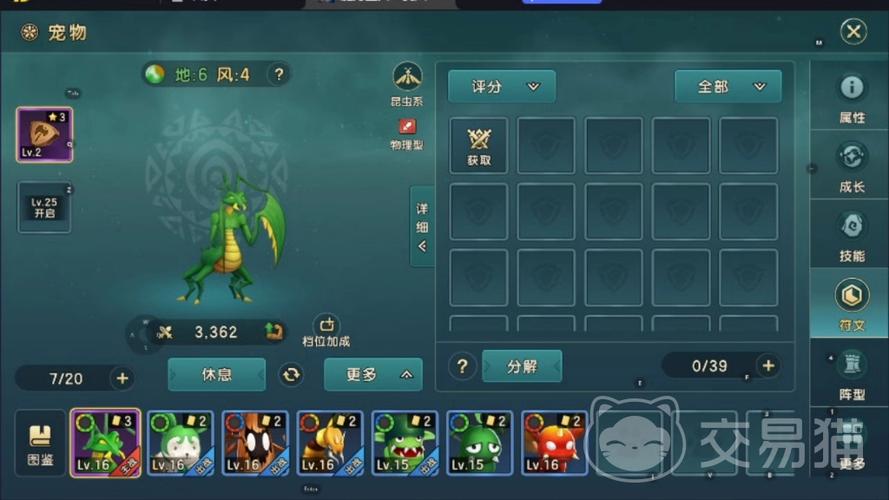The height and width of the screenshot is (500, 889).
Task: Open the 评分 sort dropdown
Action: [501, 87]
